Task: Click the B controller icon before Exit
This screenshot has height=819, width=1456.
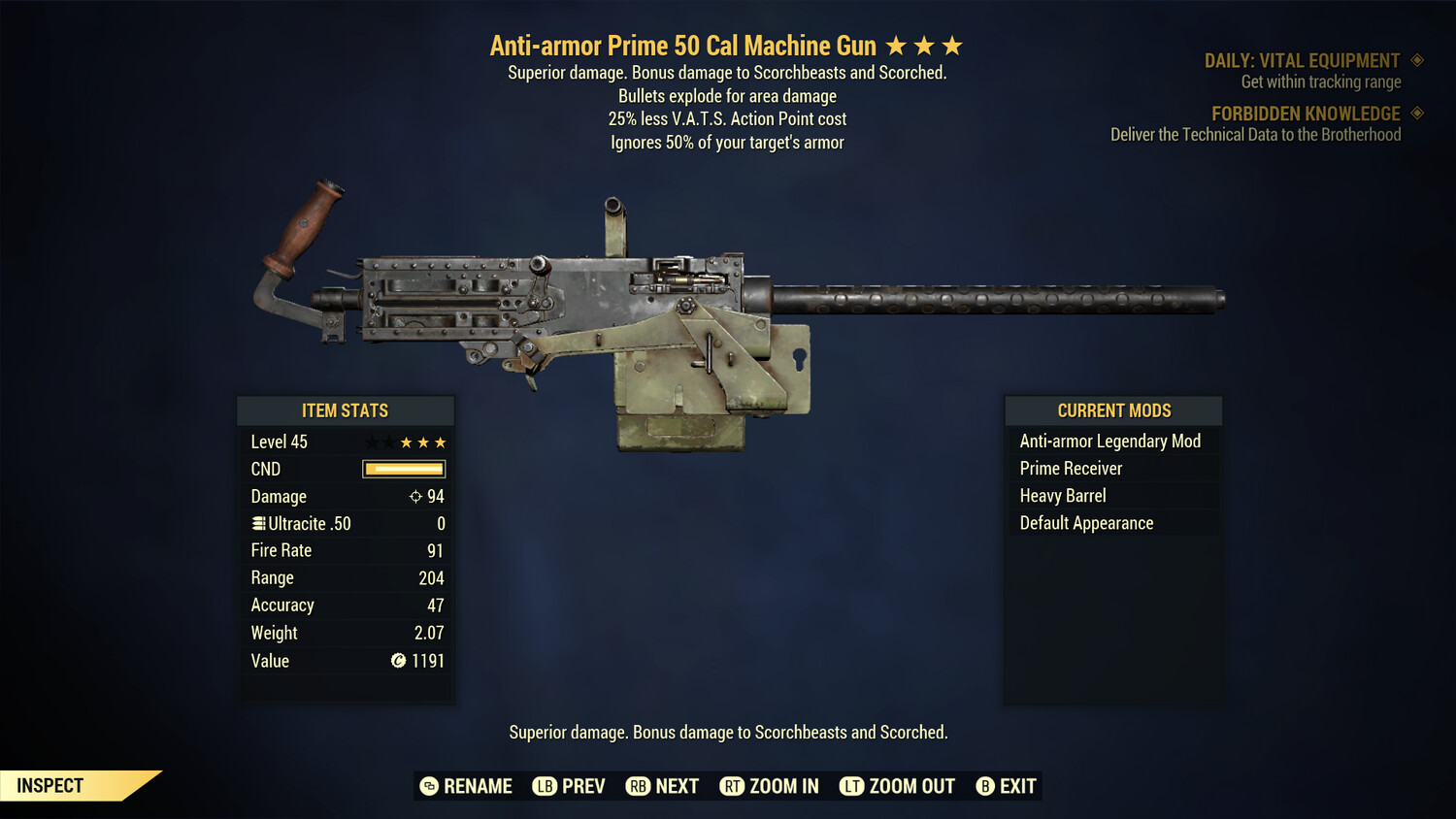Action: [x=986, y=786]
